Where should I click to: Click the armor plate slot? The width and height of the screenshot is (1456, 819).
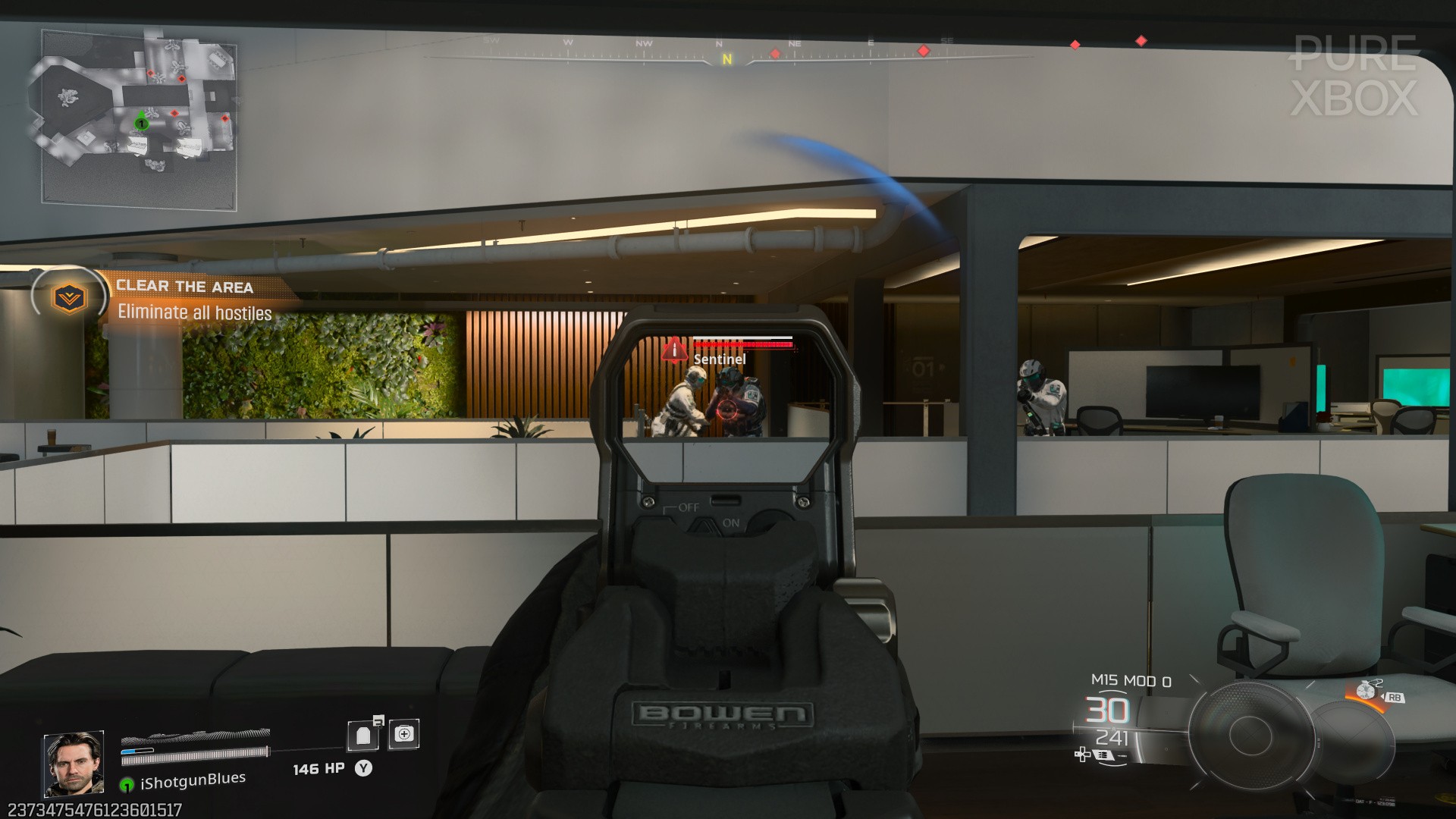363,735
